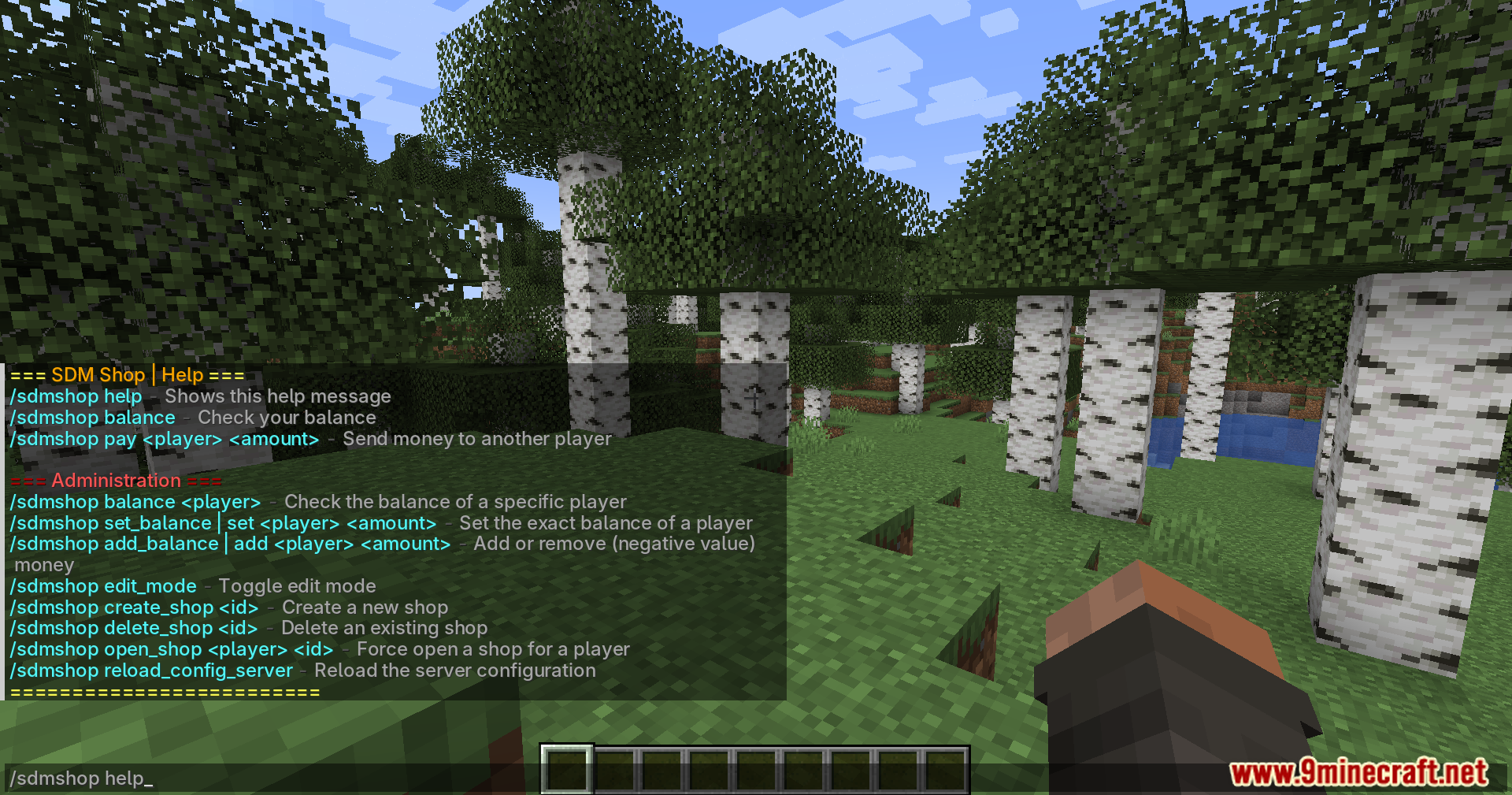Image resolution: width=1512 pixels, height=795 pixels.
Task: Click the Administration section header
Action: (115, 480)
